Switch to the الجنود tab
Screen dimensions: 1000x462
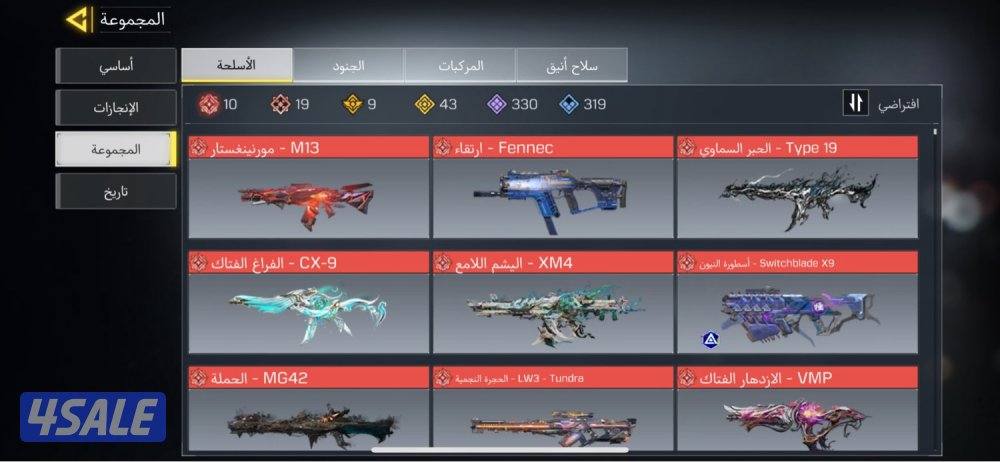[x=348, y=65]
